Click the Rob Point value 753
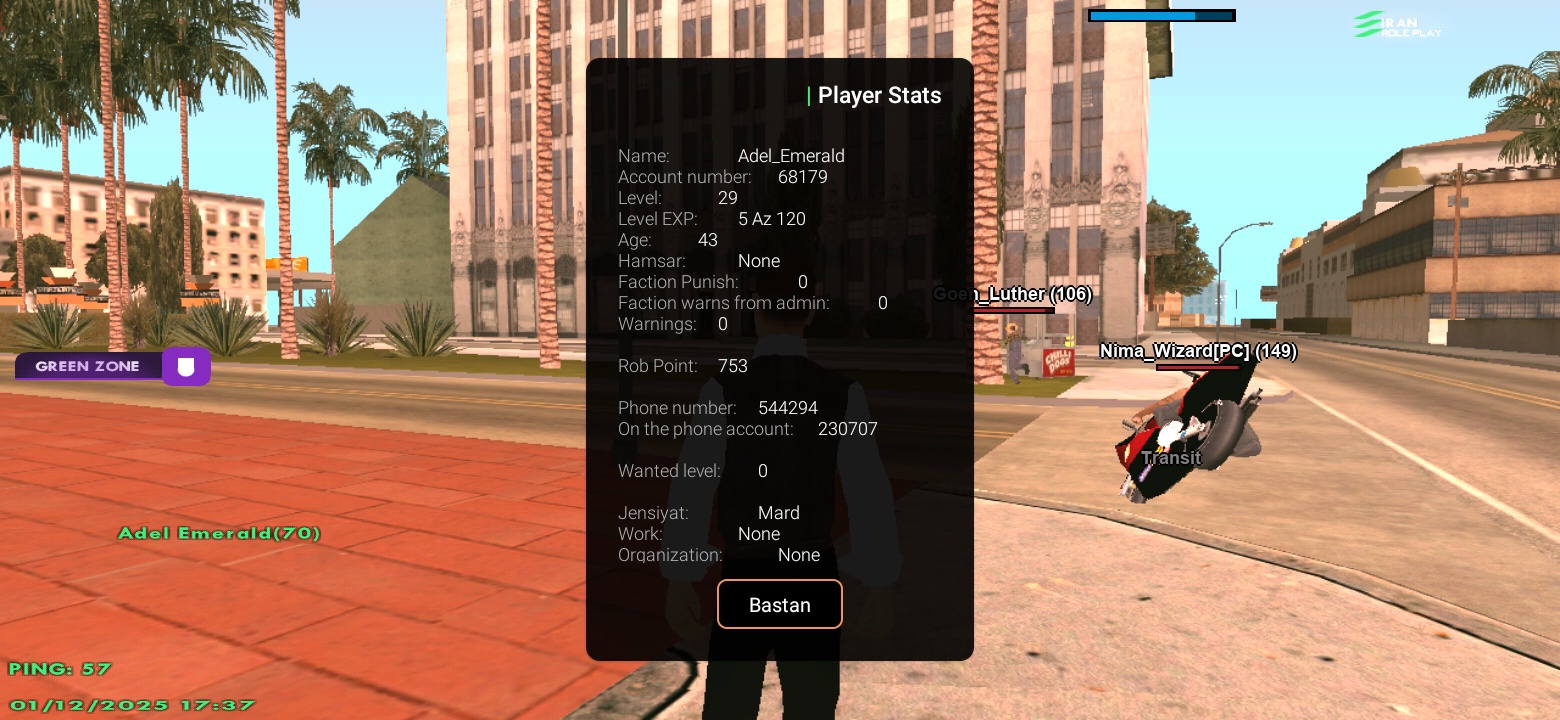Image resolution: width=1560 pixels, height=720 pixels. [733, 366]
